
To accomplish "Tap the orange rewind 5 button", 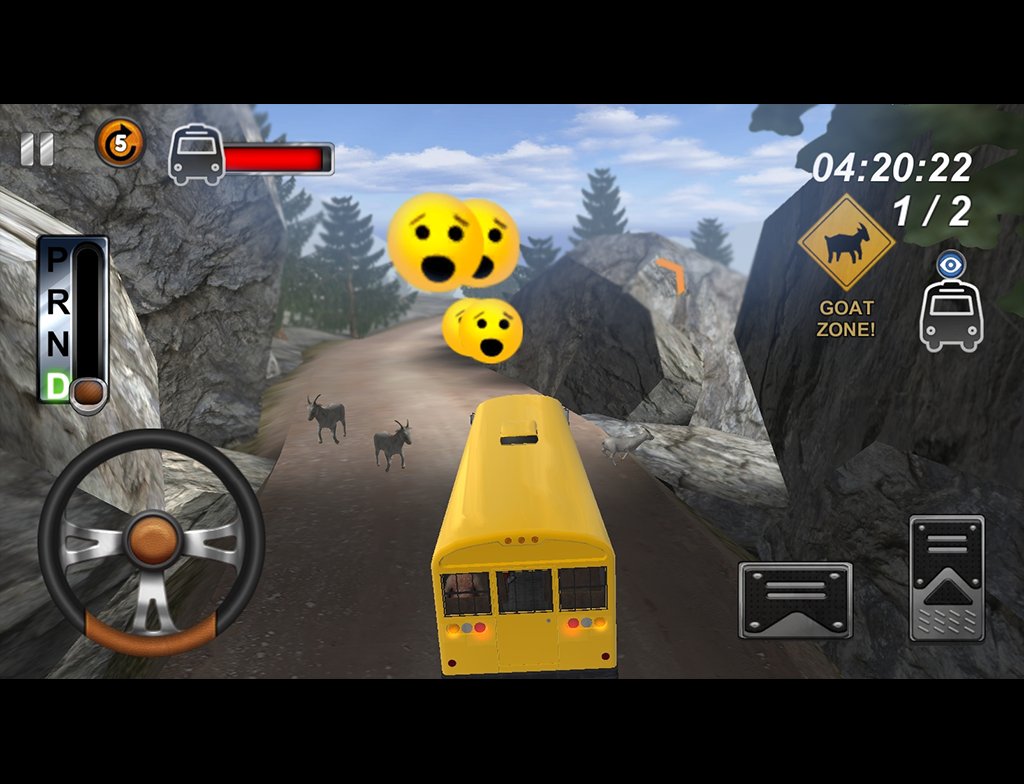I will coord(120,143).
